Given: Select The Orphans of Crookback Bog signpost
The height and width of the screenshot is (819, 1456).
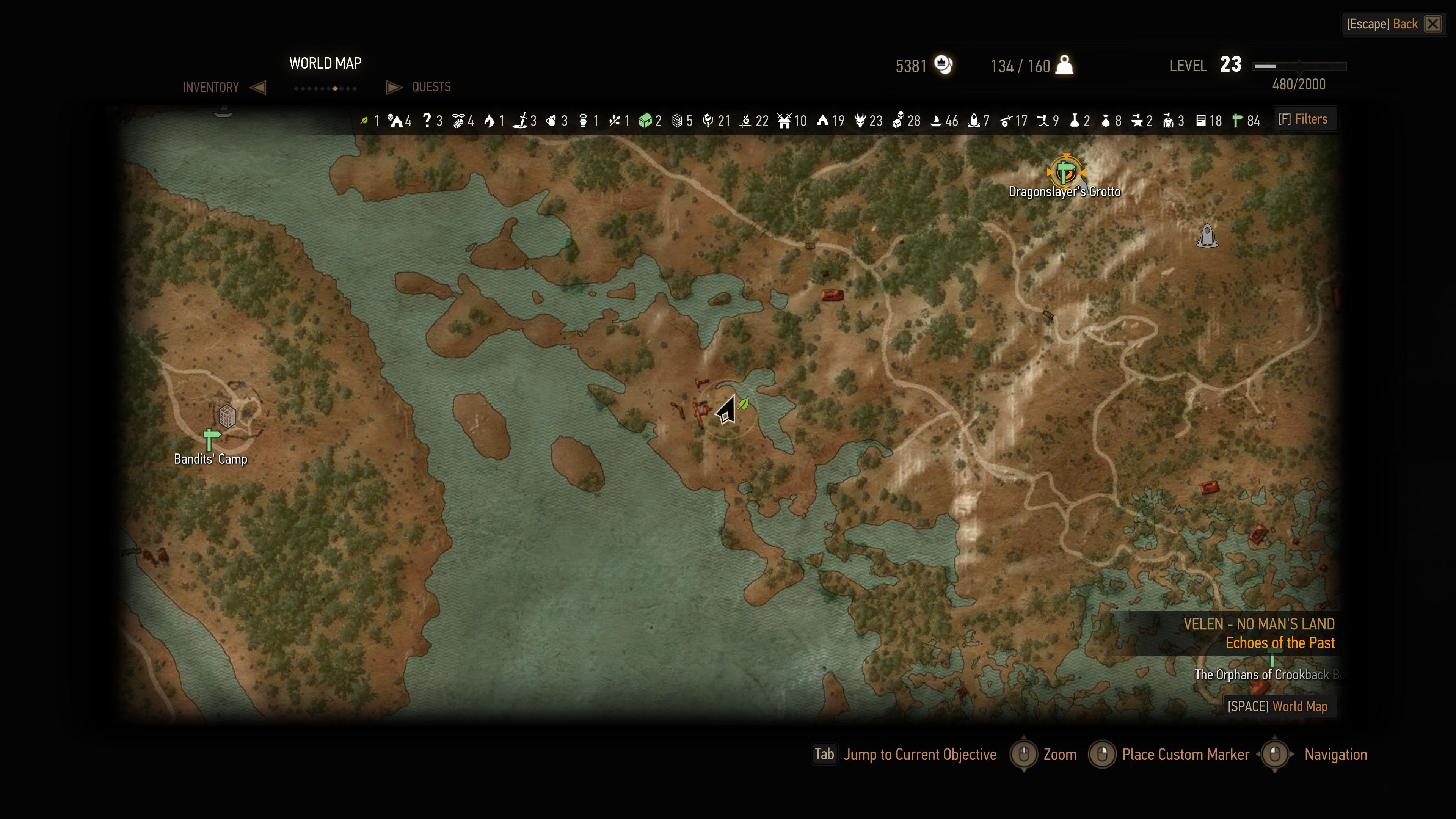Looking at the screenshot, I should (1272, 660).
